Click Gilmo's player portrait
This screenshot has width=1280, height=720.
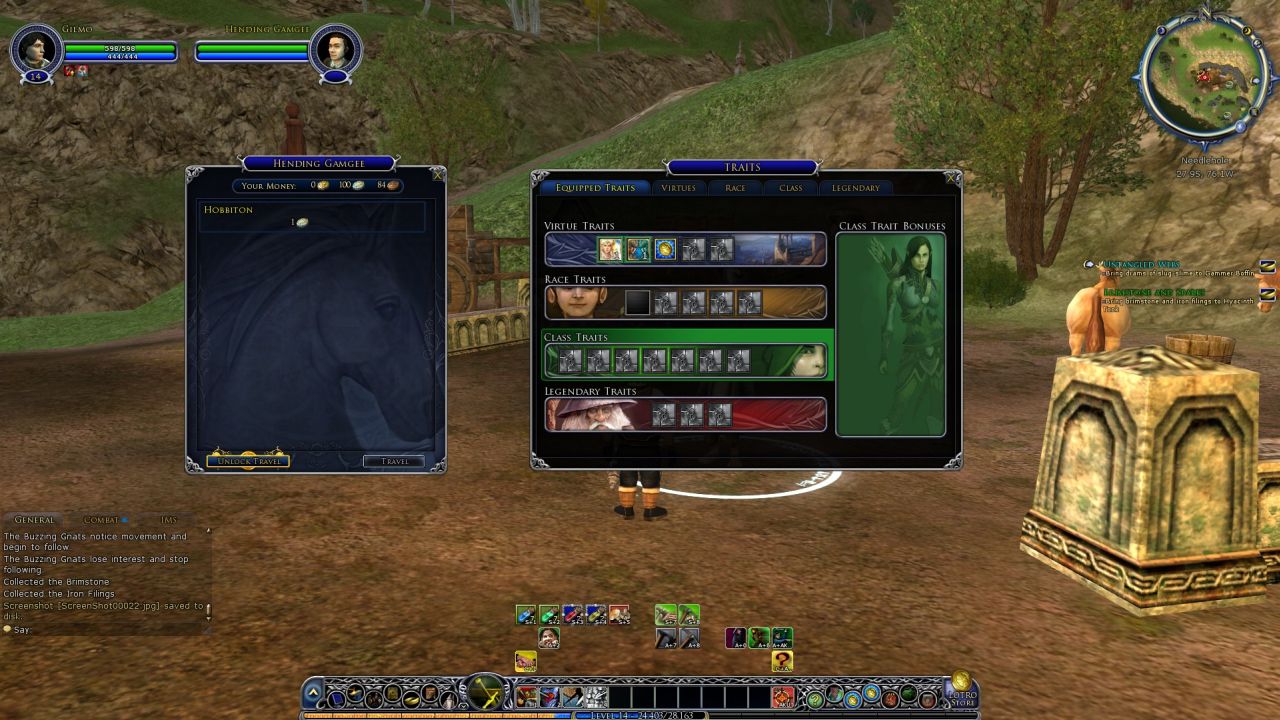(37, 50)
